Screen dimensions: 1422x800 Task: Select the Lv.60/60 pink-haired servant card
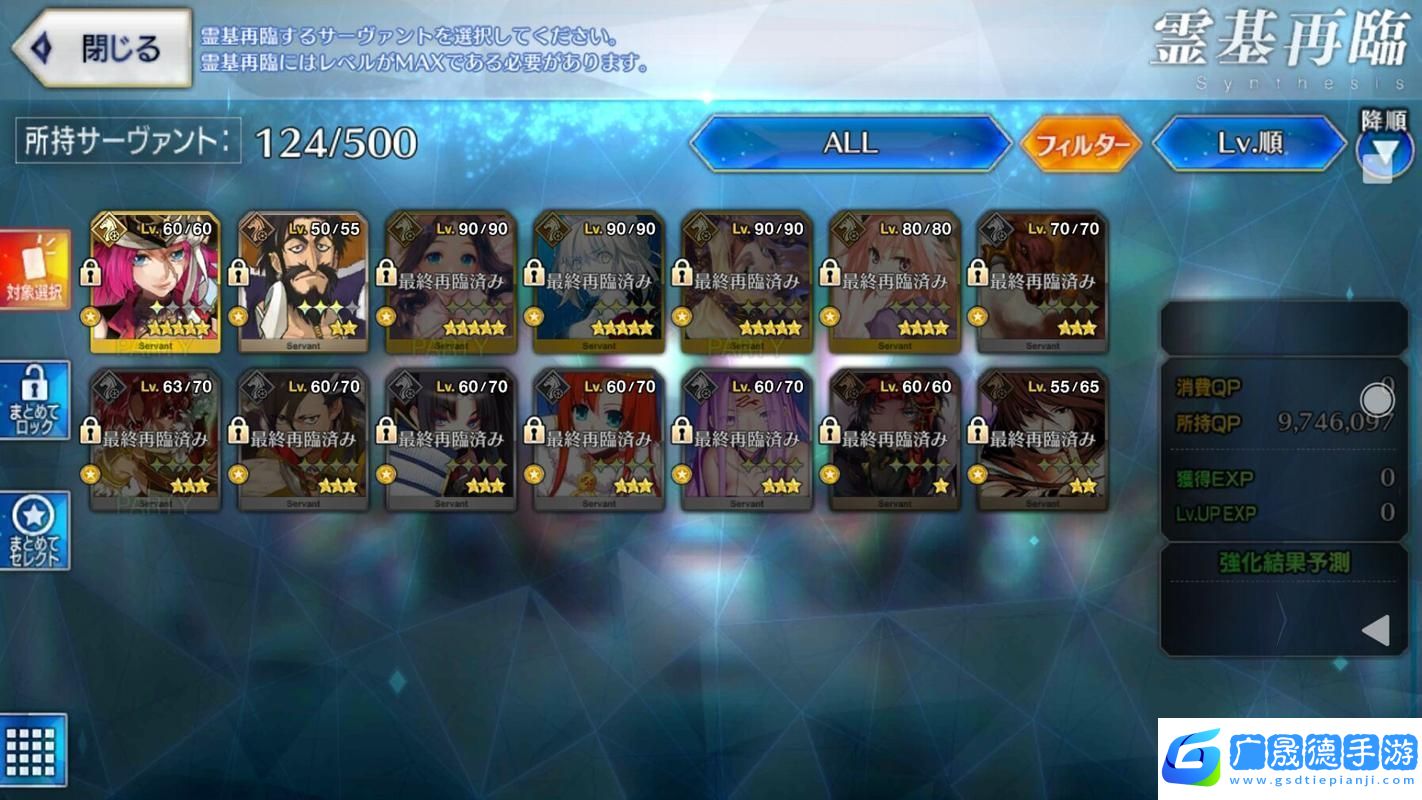point(155,282)
